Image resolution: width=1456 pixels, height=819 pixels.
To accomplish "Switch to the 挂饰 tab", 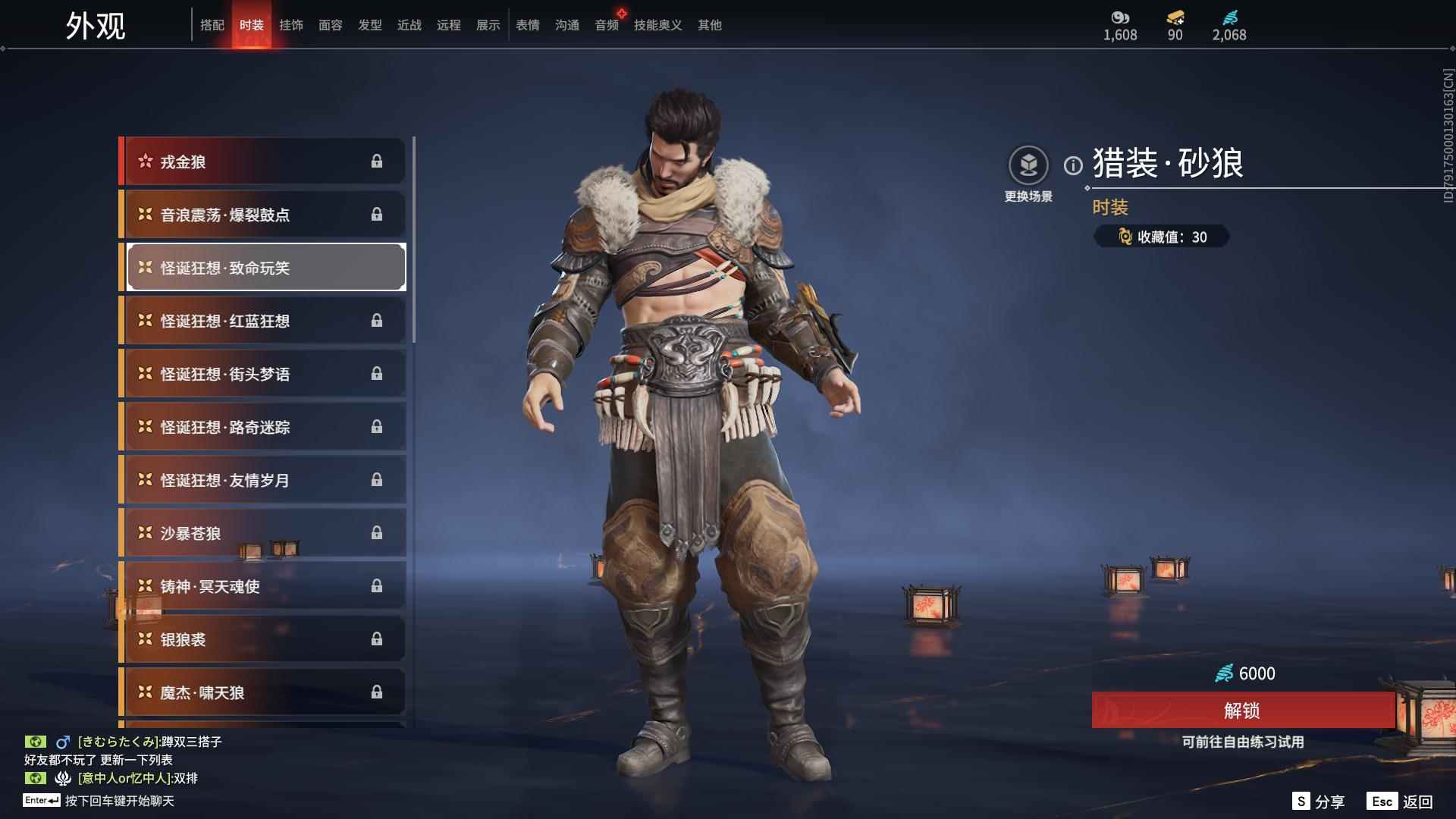I will tap(293, 24).
